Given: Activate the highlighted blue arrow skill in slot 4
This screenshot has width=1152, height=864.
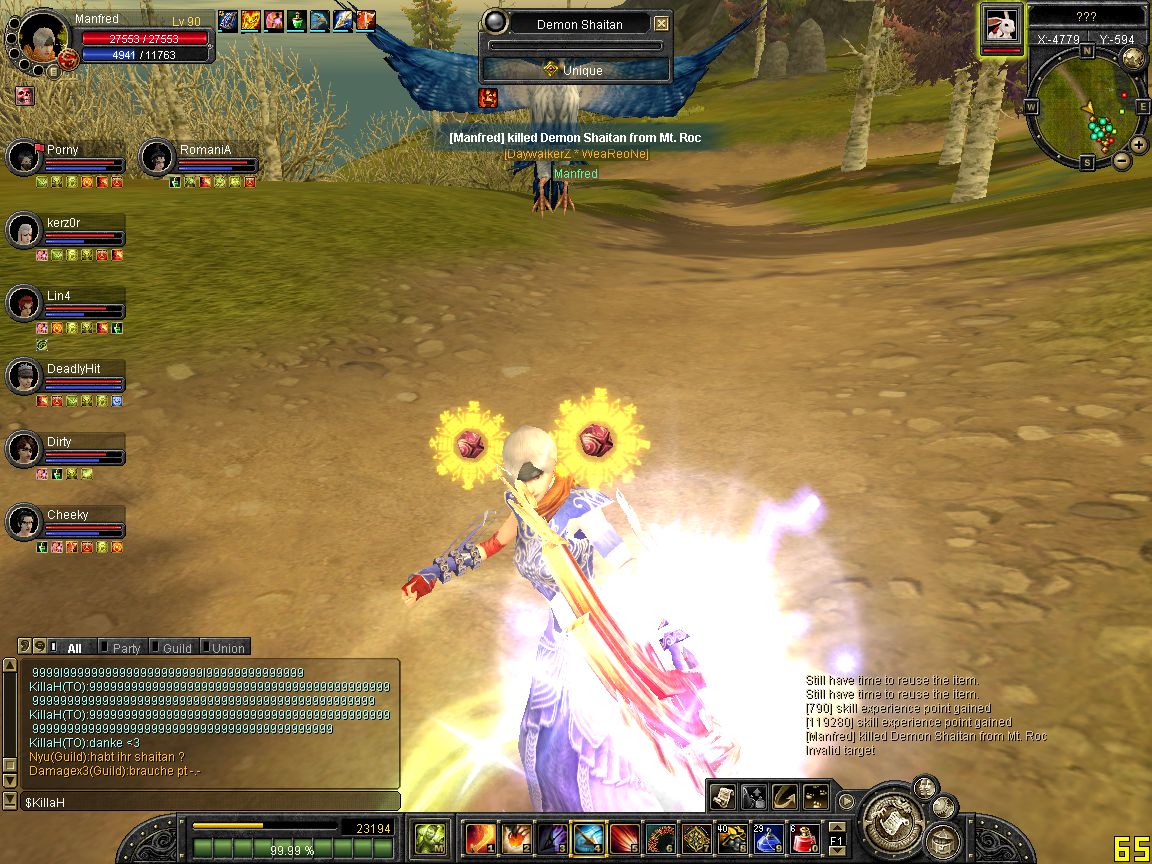Looking at the screenshot, I should [x=588, y=837].
